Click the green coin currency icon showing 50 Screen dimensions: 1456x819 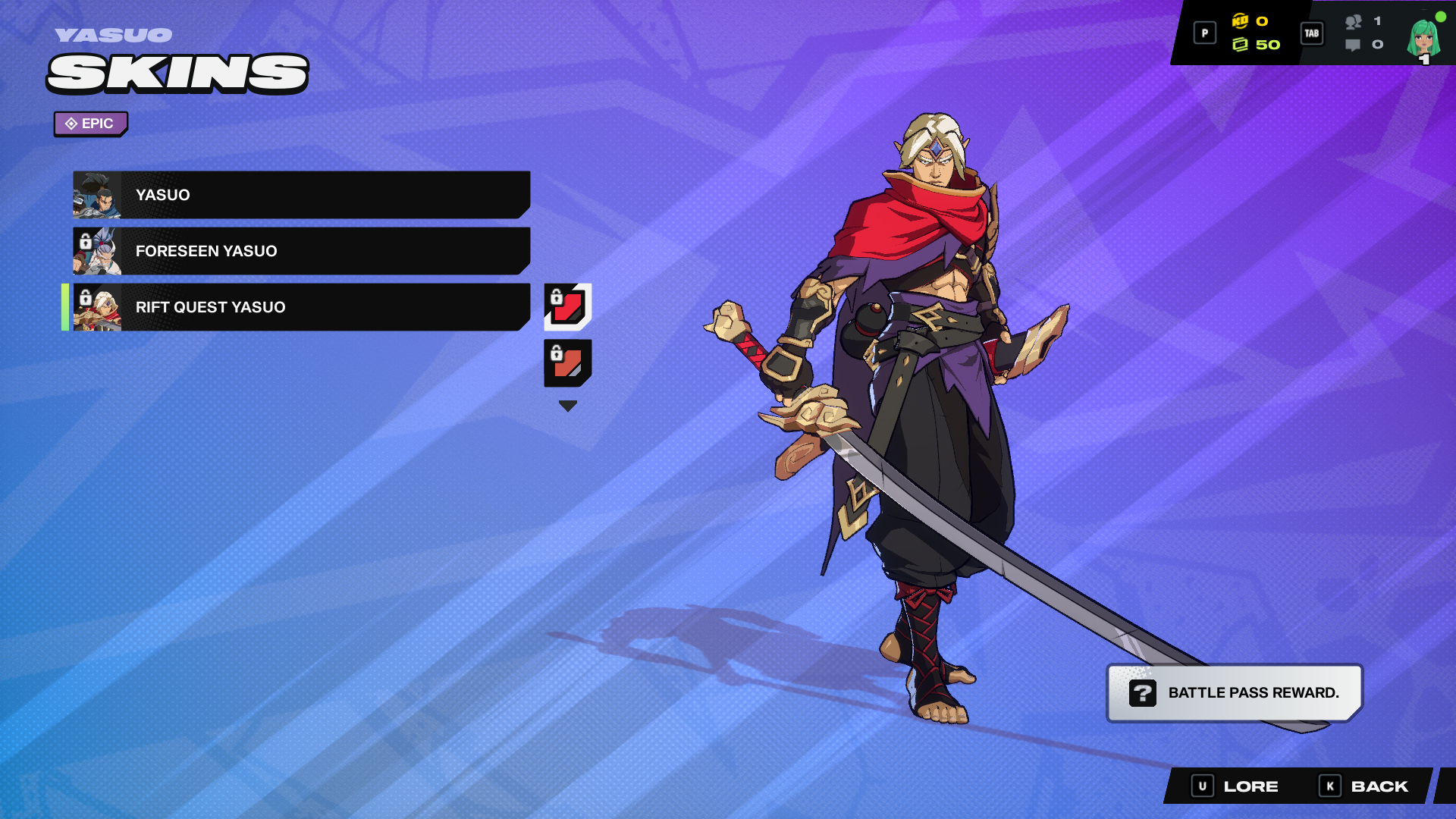[x=1242, y=45]
